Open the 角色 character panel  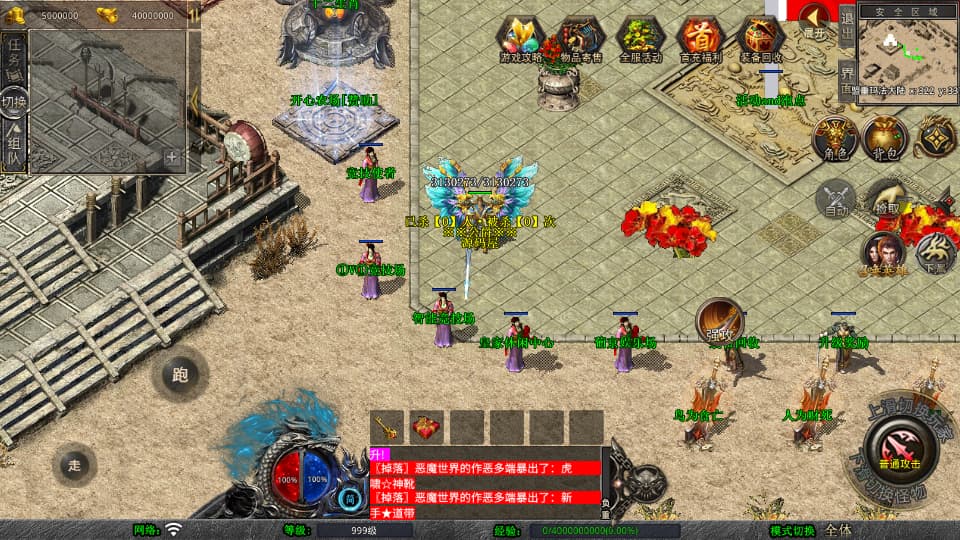point(835,138)
